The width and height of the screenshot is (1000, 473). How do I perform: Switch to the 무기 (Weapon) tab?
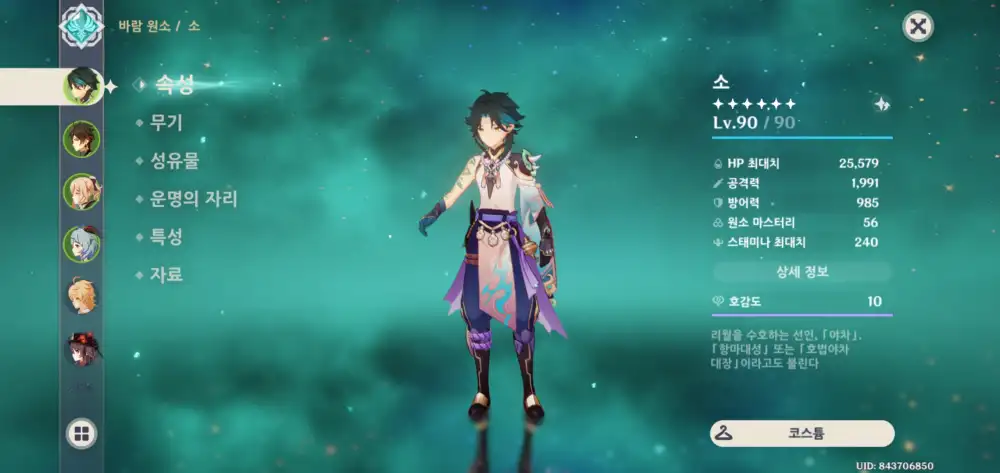(x=165, y=123)
